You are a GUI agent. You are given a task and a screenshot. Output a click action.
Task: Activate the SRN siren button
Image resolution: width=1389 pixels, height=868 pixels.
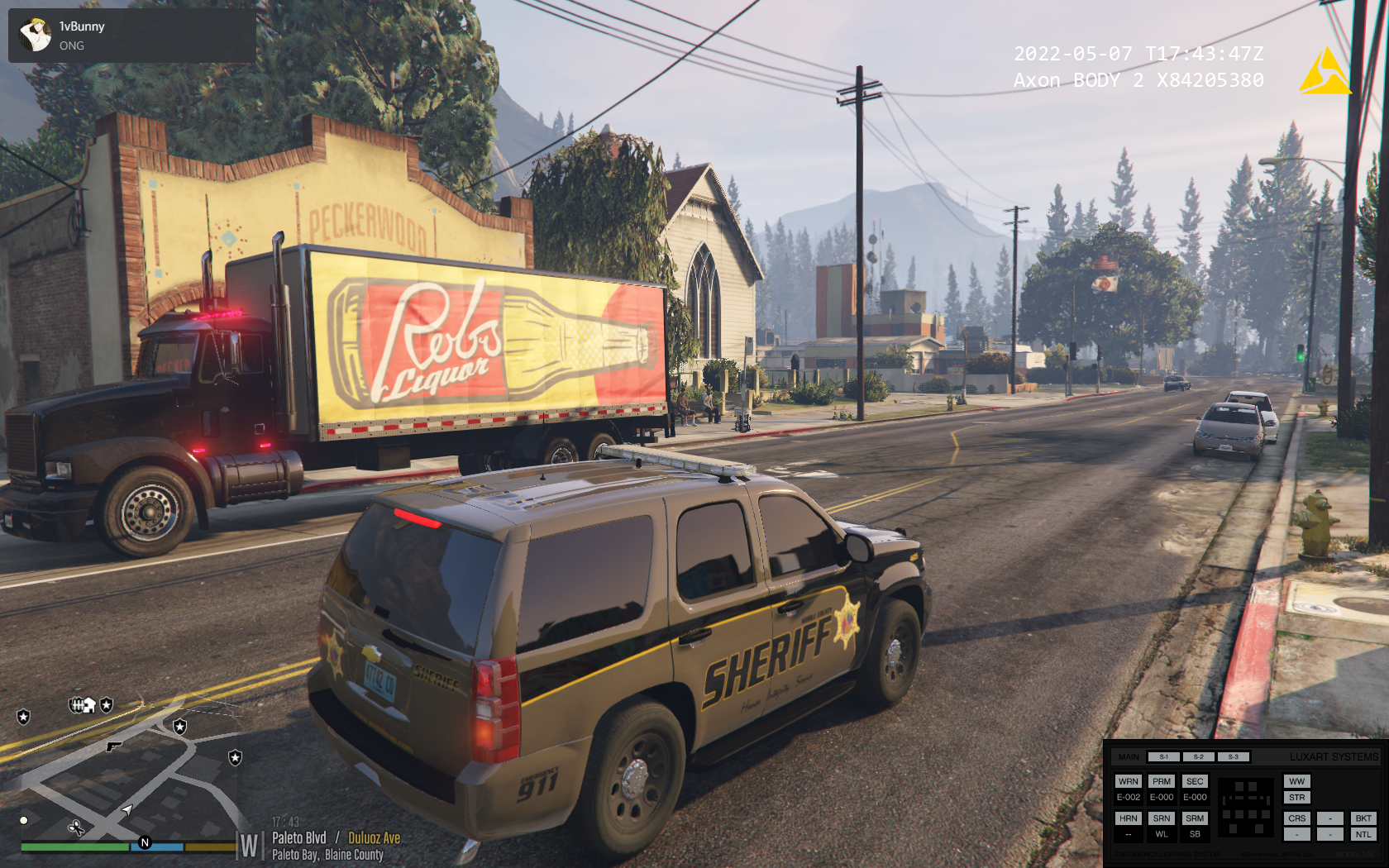pyautogui.click(x=1162, y=818)
